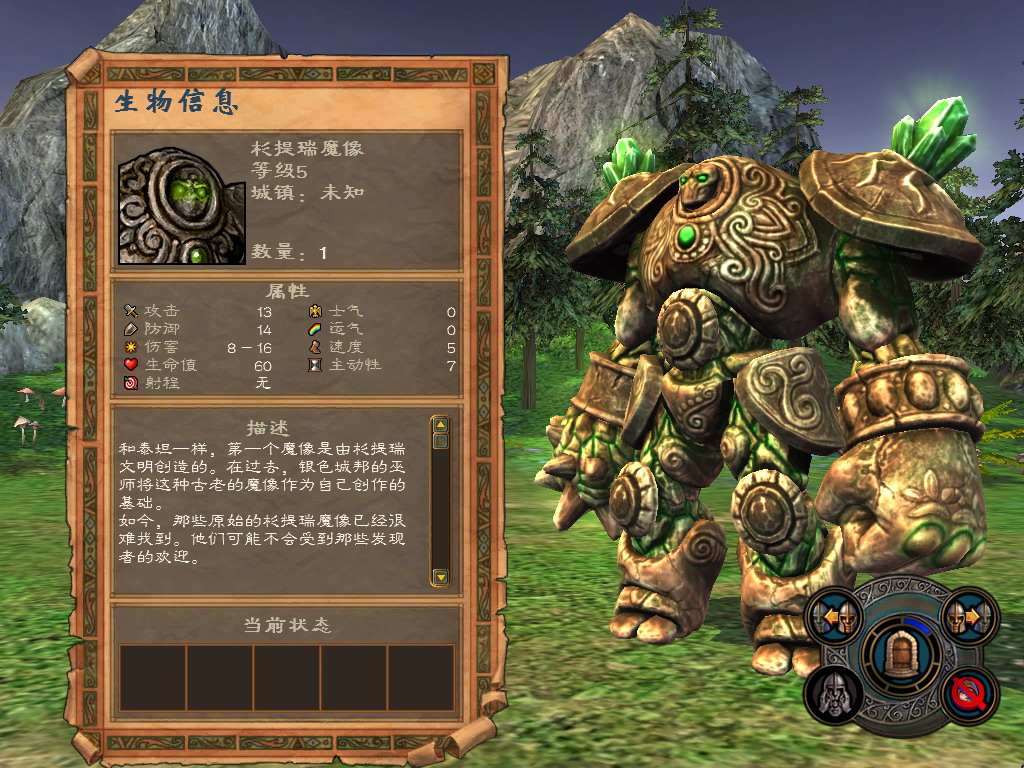
Task: Click the grey helmeted face button
Action: click(x=834, y=692)
